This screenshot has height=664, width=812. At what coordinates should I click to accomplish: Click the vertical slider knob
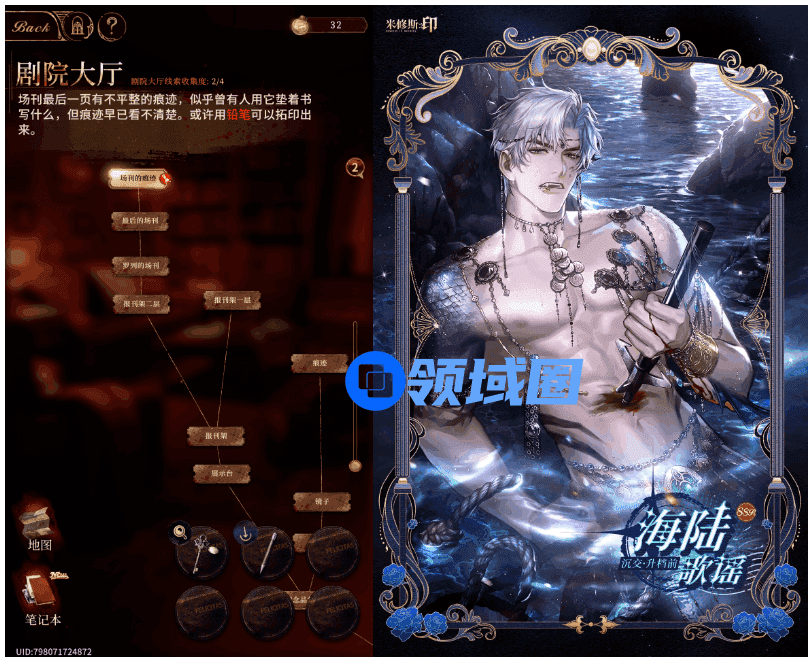[x=354, y=465]
